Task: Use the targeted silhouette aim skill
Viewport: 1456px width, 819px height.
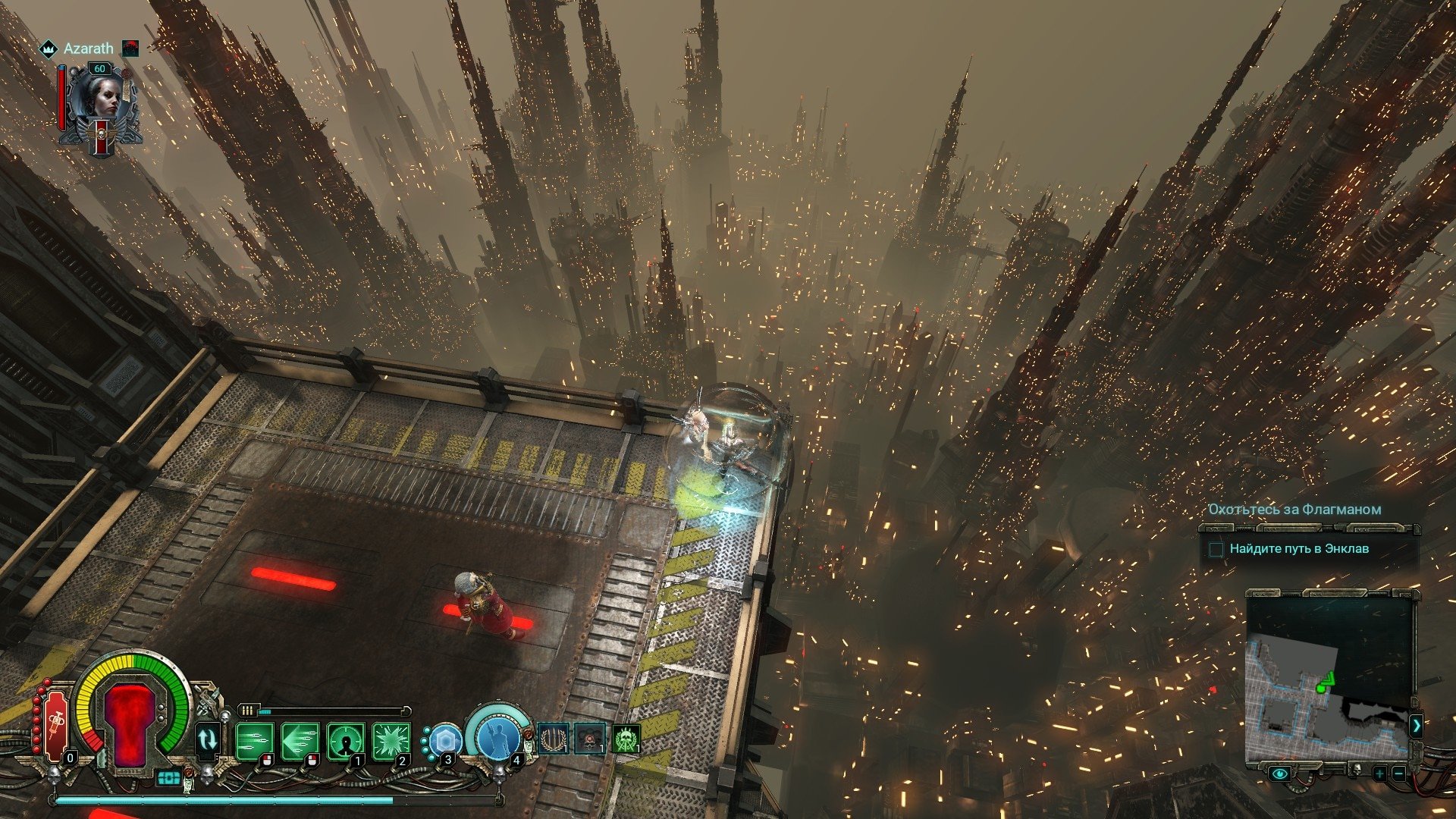Action: click(x=345, y=739)
